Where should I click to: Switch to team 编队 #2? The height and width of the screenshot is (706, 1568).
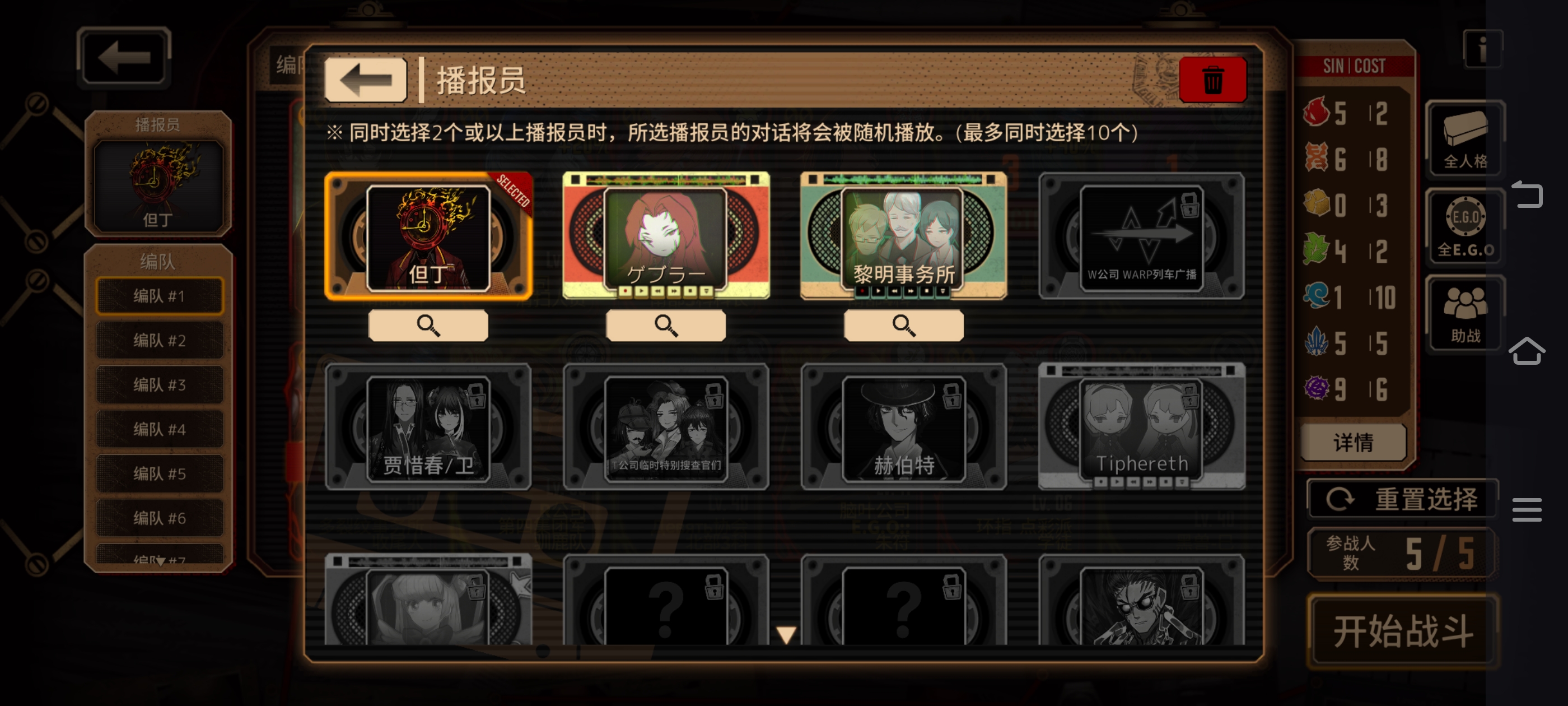coord(160,340)
